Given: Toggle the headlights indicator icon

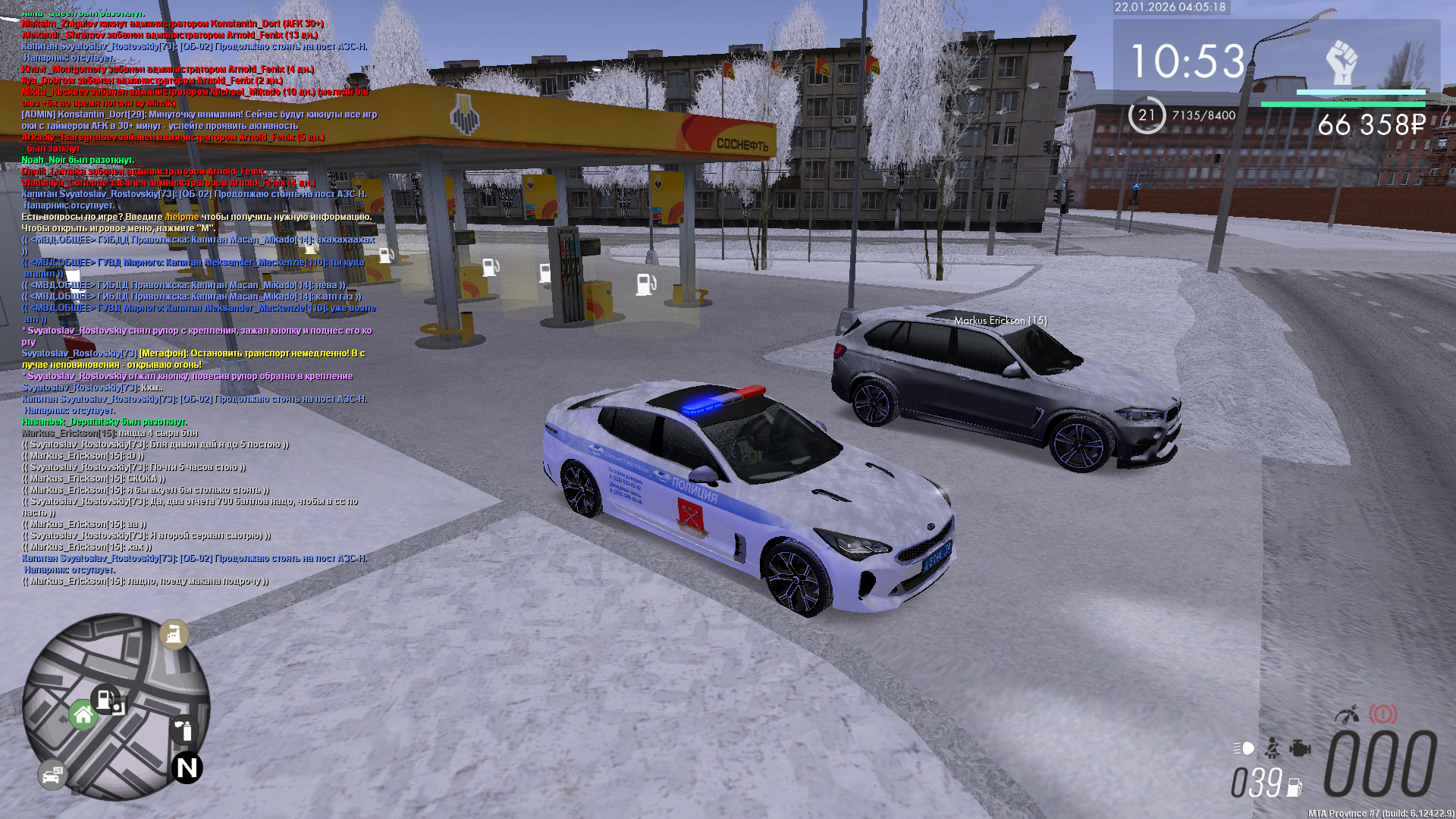Looking at the screenshot, I should tap(1244, 748).
